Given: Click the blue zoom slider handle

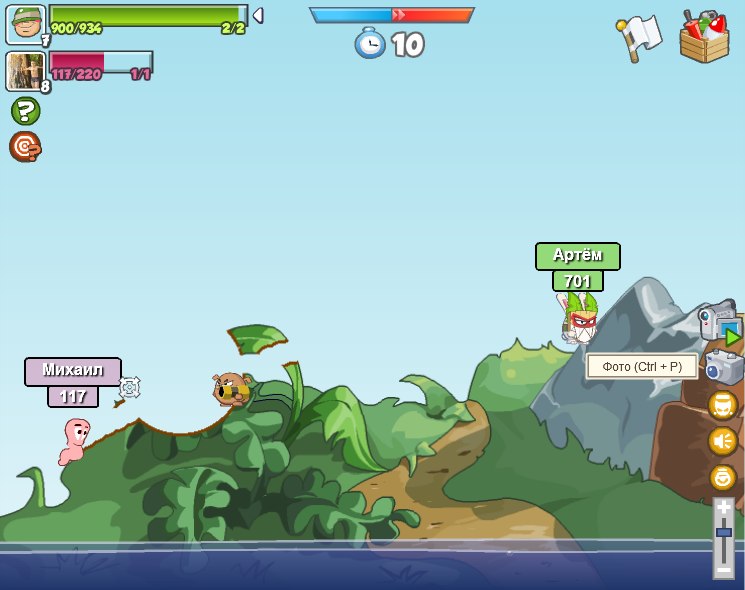Looking at the screenshot, I should pyautogui.click(x=724, y=534).
